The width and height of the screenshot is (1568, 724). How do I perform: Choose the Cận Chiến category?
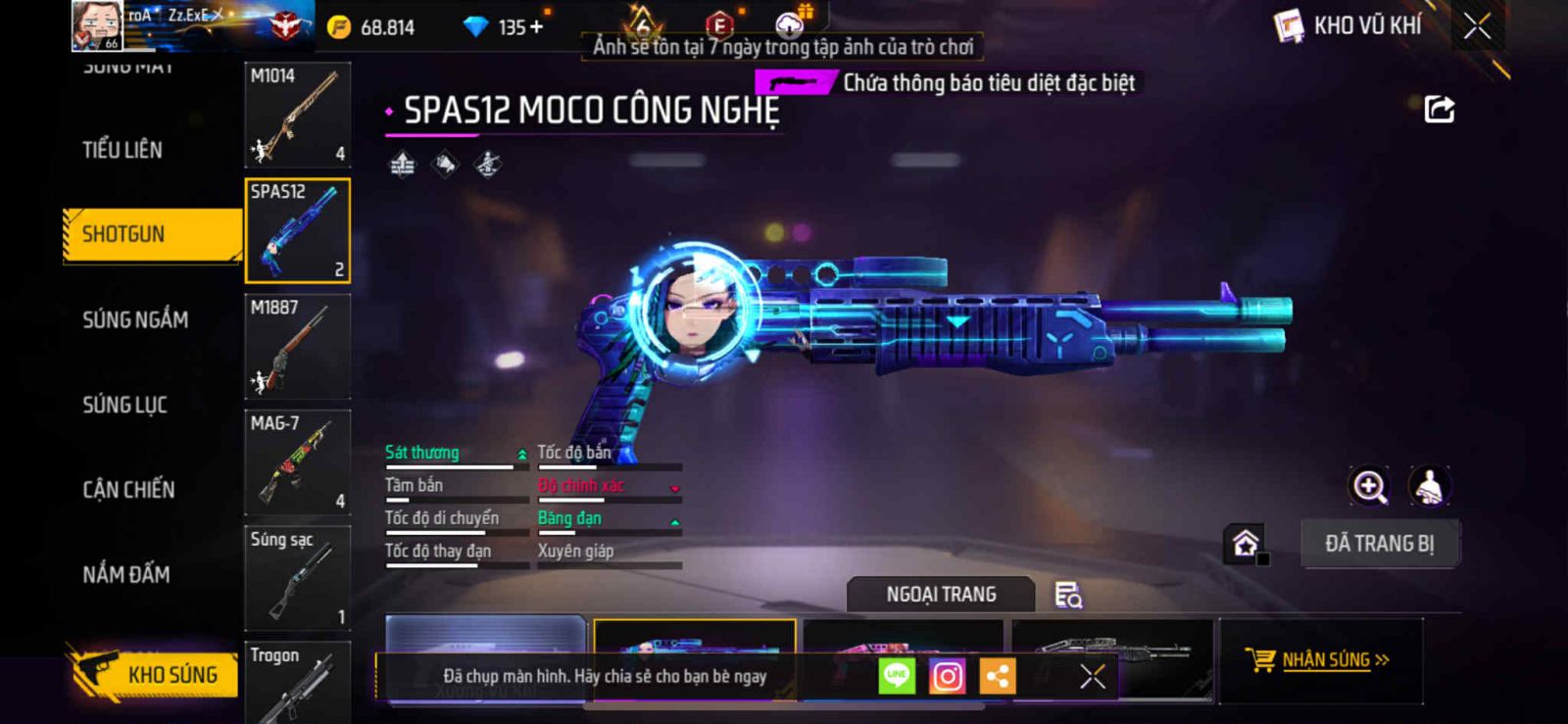click(x=128, y=490)
